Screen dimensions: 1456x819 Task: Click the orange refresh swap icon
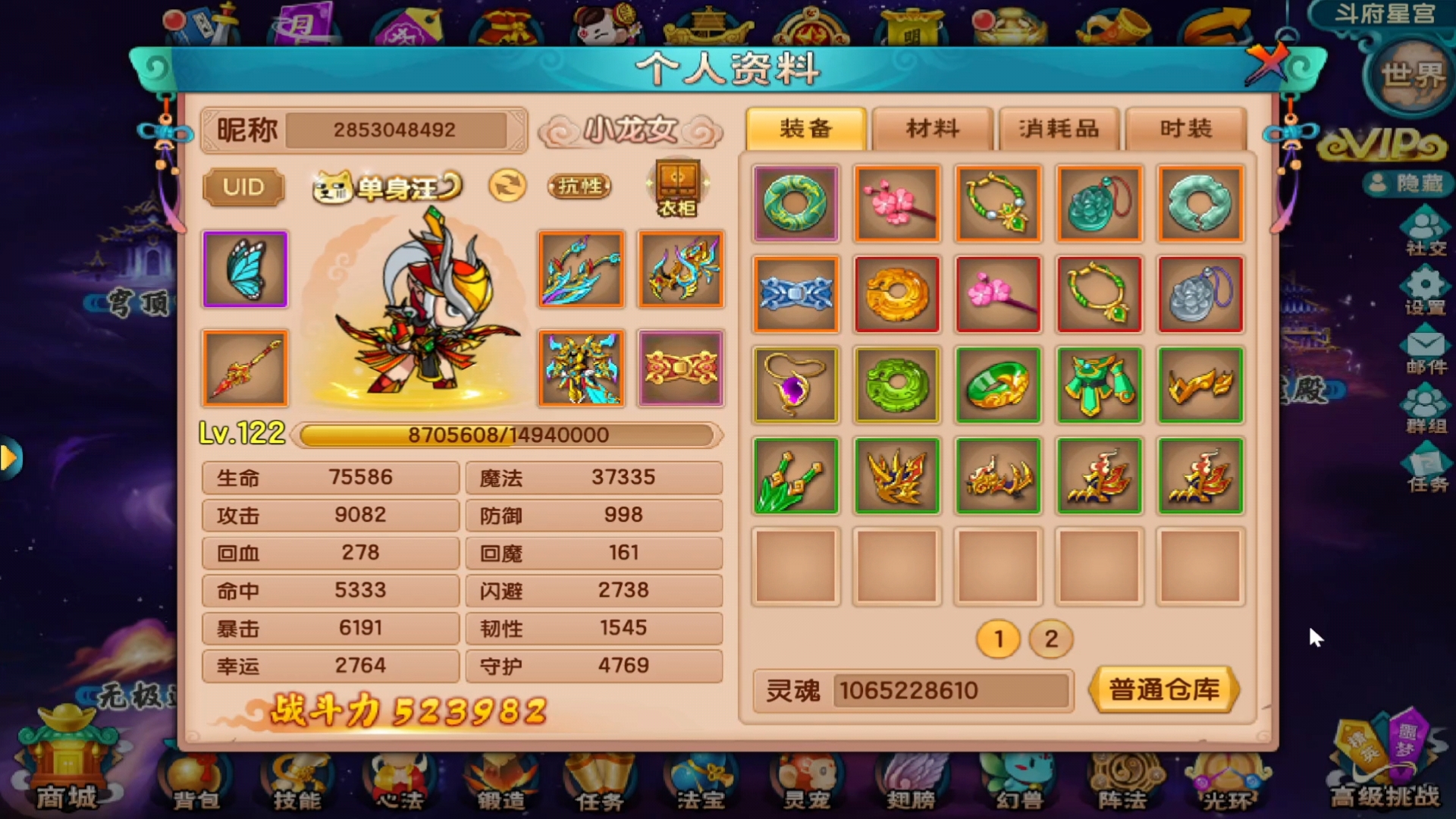click(x=507, y=186)
